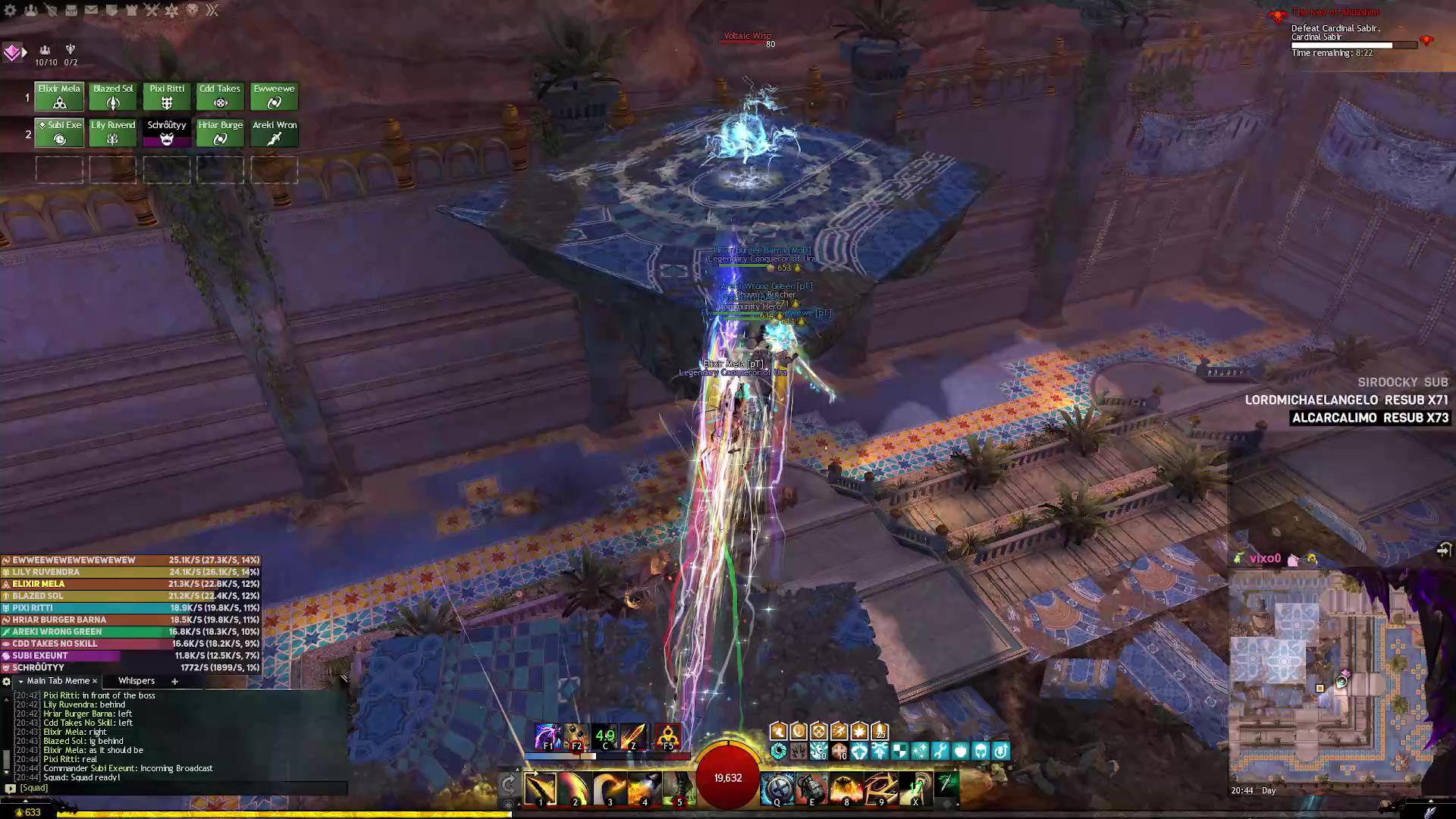Open the pink squad commander tag menu
The width and height of the screenshot is (1456, 819).
point(12,52)
